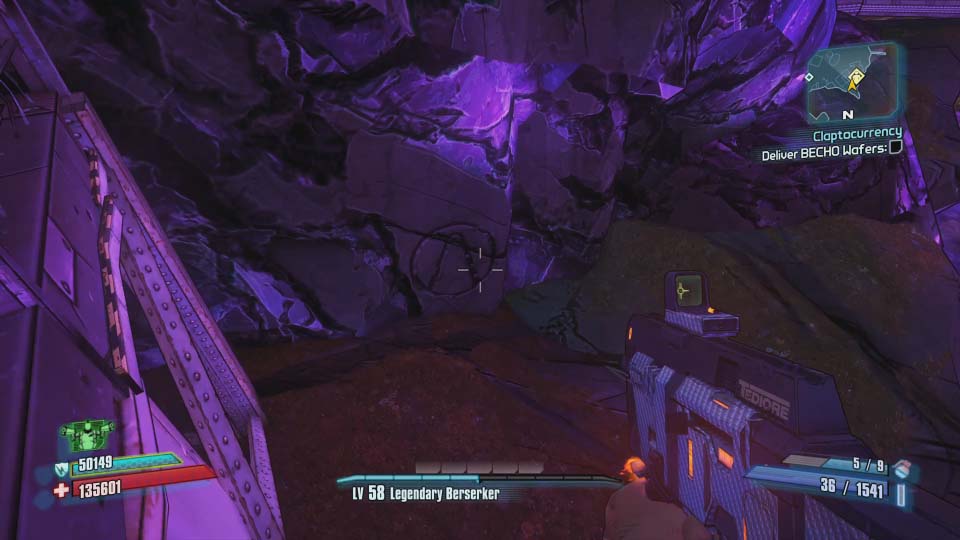Select the grenade icon beside the ammo
This screenshot has width=960, height=540.
coord(902,469)
